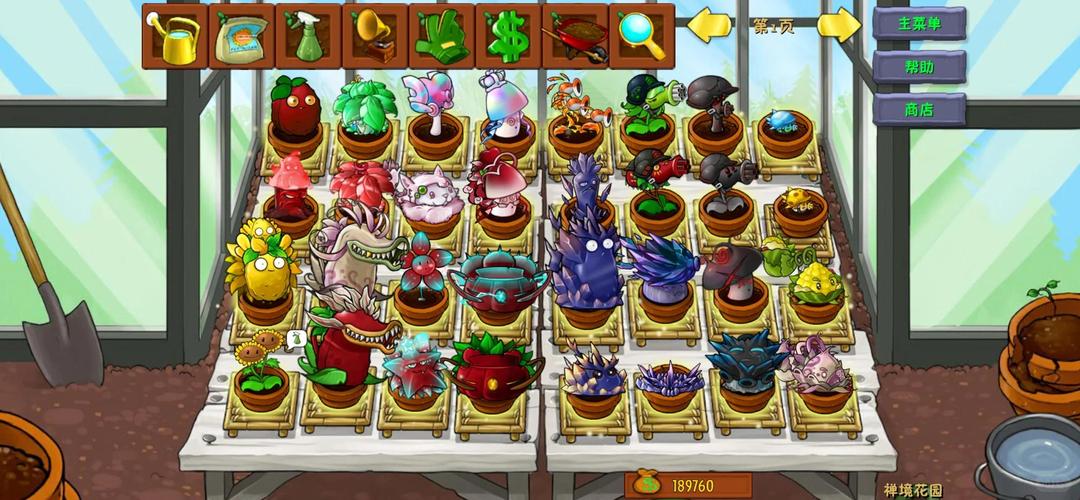
Task: Go to previous page with left arrow
Action: pos(709,25)
